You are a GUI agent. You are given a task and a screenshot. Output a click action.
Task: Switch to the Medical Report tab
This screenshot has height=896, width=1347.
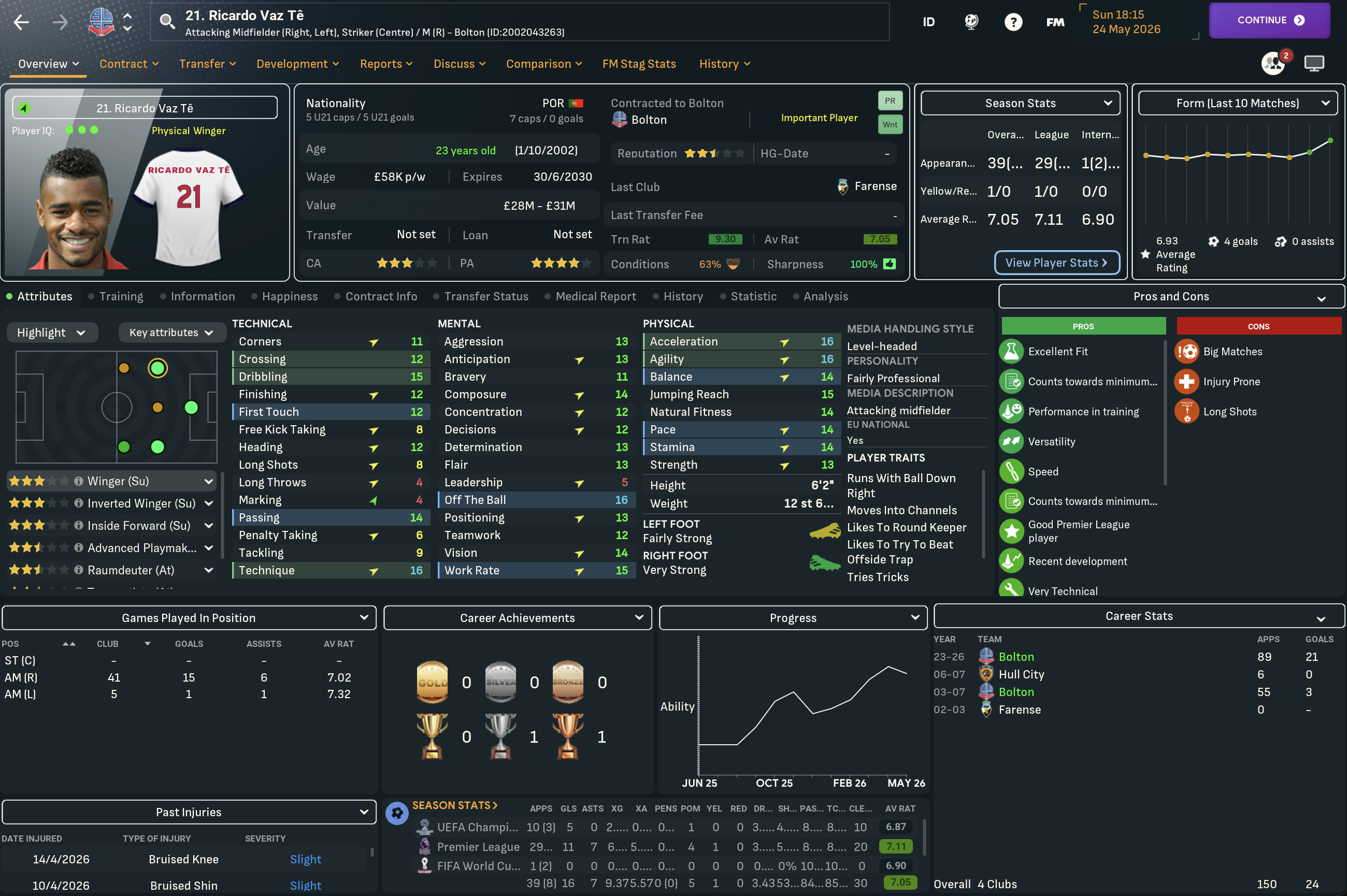coord(595,296)
